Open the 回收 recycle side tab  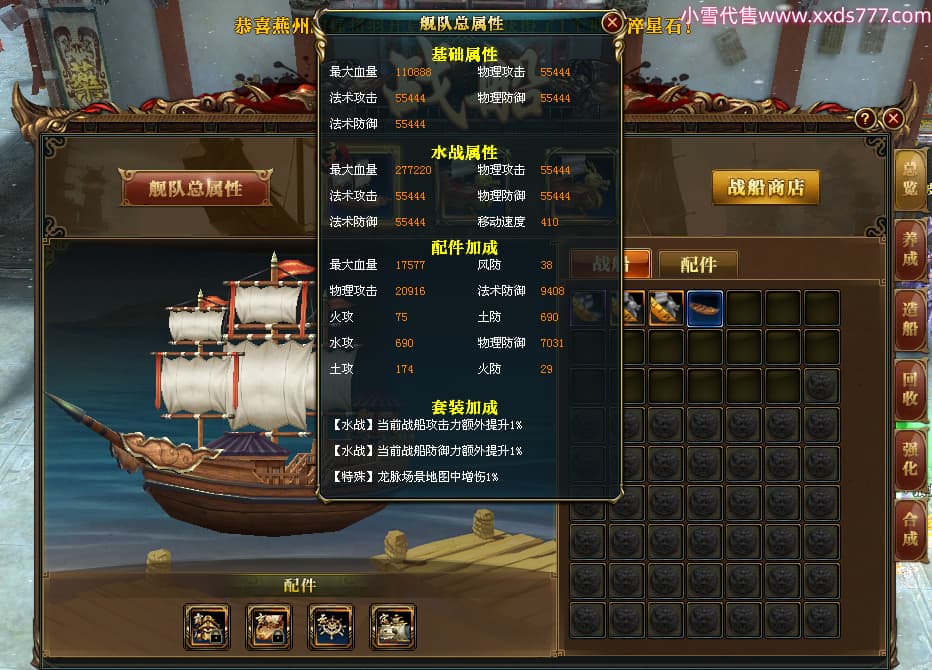tap(909, 390)
